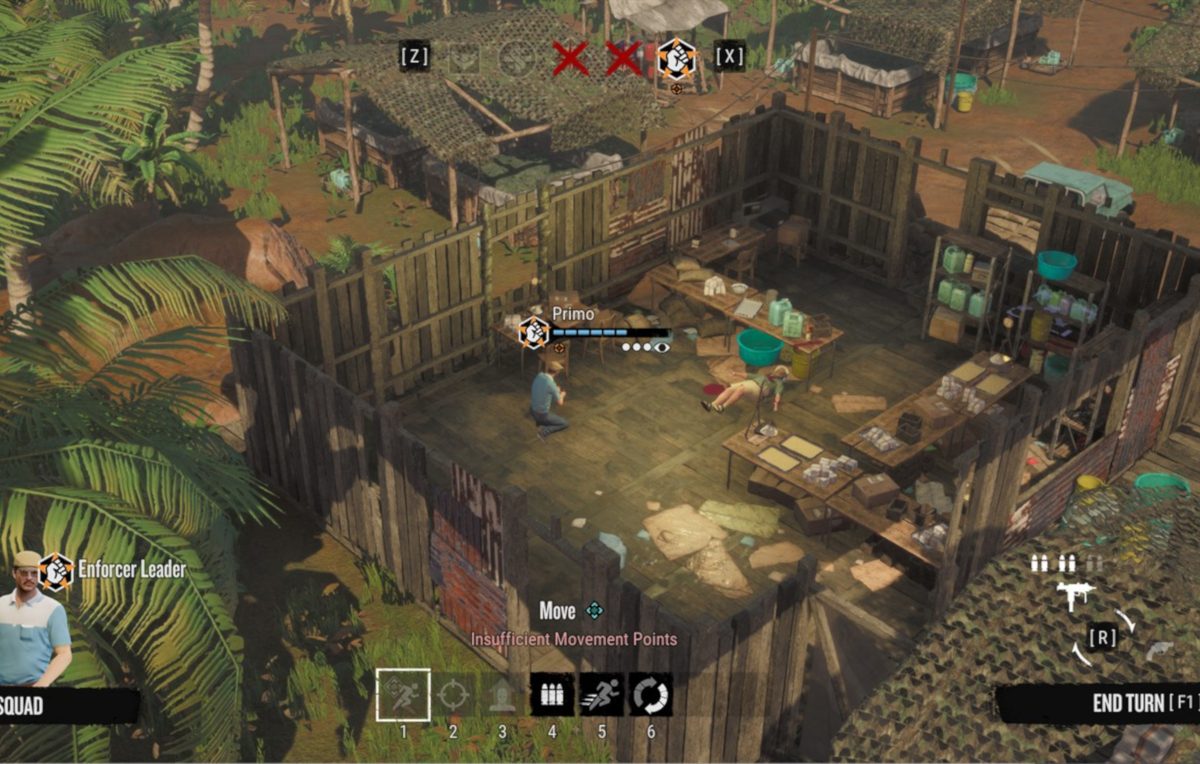Select the equipped submachine gun icon
This screenshot has height=764, width=1200.
[x=1075, y=596]
